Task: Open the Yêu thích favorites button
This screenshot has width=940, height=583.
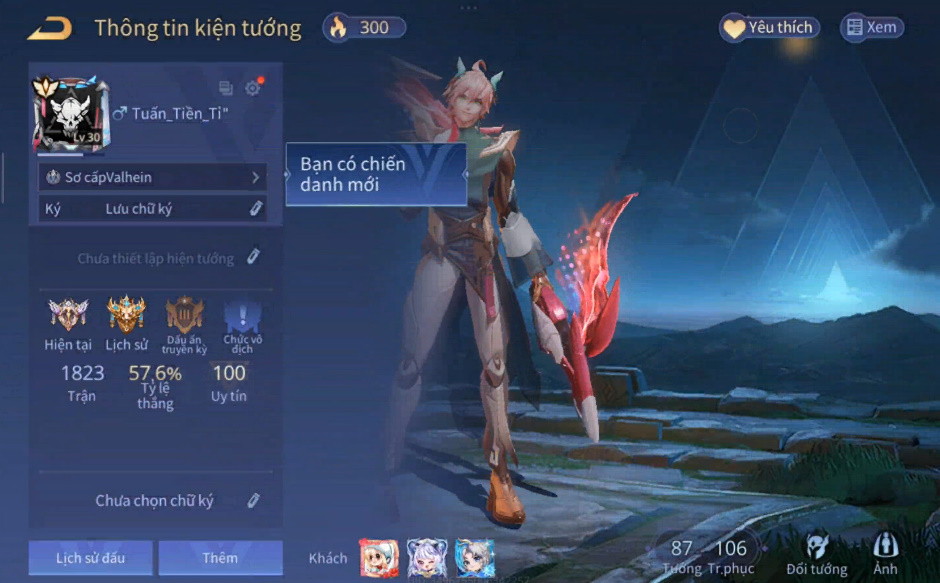Action: tap(768, 28)
